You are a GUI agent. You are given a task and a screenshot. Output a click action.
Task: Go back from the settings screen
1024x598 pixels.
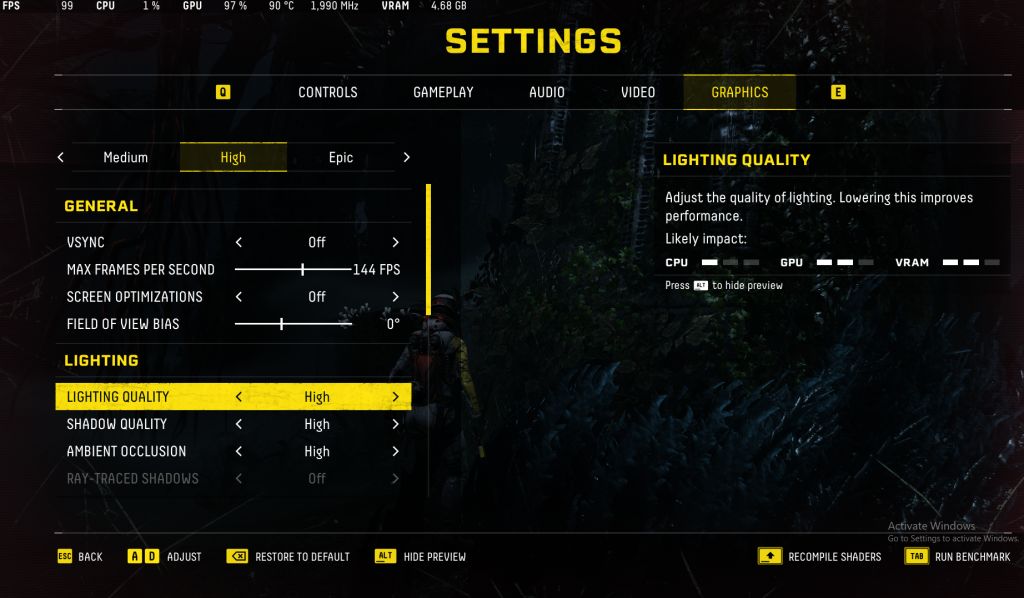pyautogui.click(x=80, y=557)
